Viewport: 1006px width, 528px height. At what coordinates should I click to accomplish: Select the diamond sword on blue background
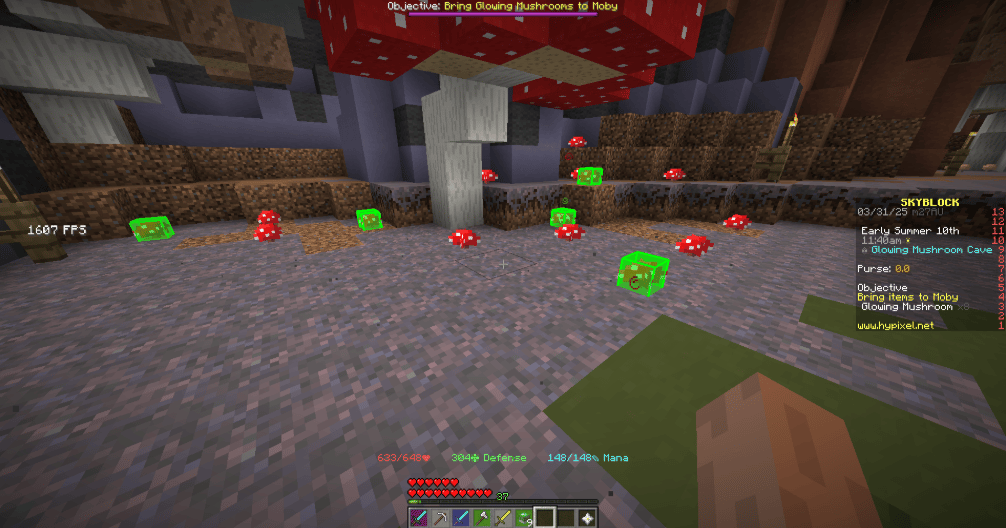(461, 517)
